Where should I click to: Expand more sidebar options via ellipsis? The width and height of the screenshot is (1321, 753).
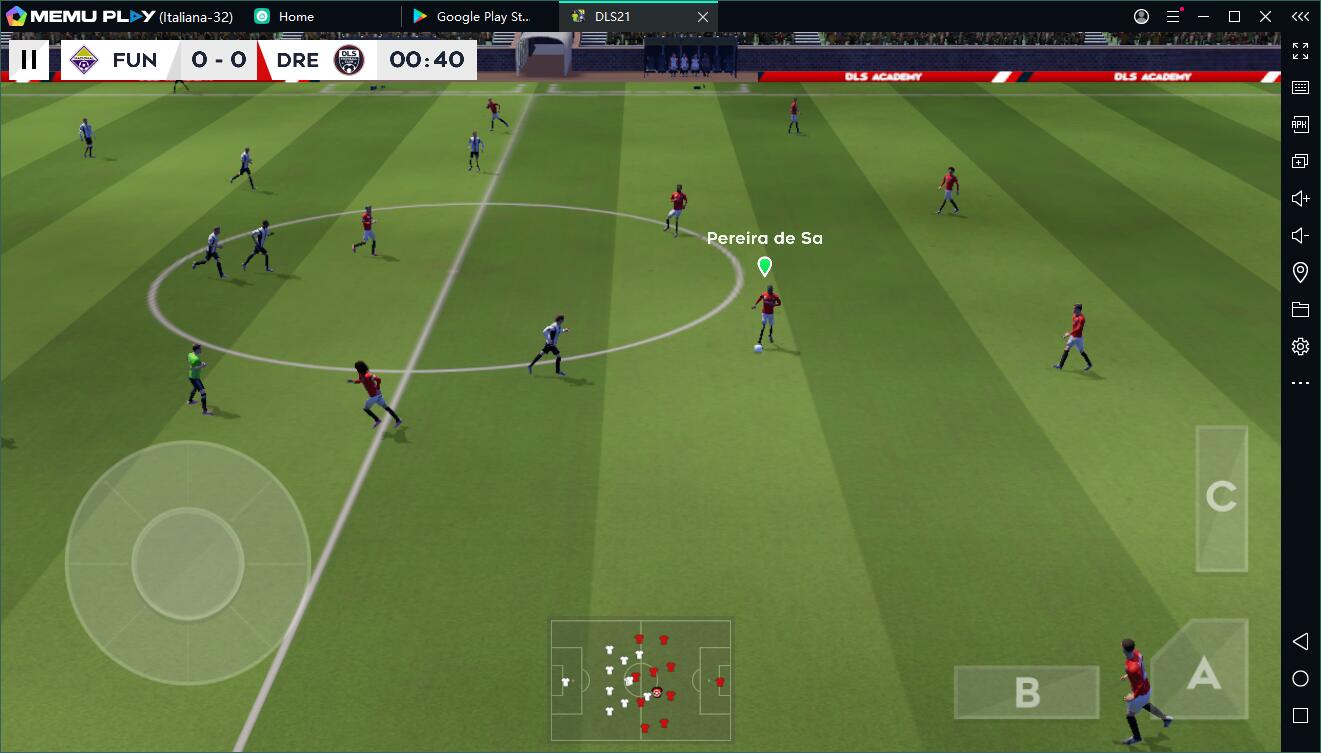(x=1300, y=382)
